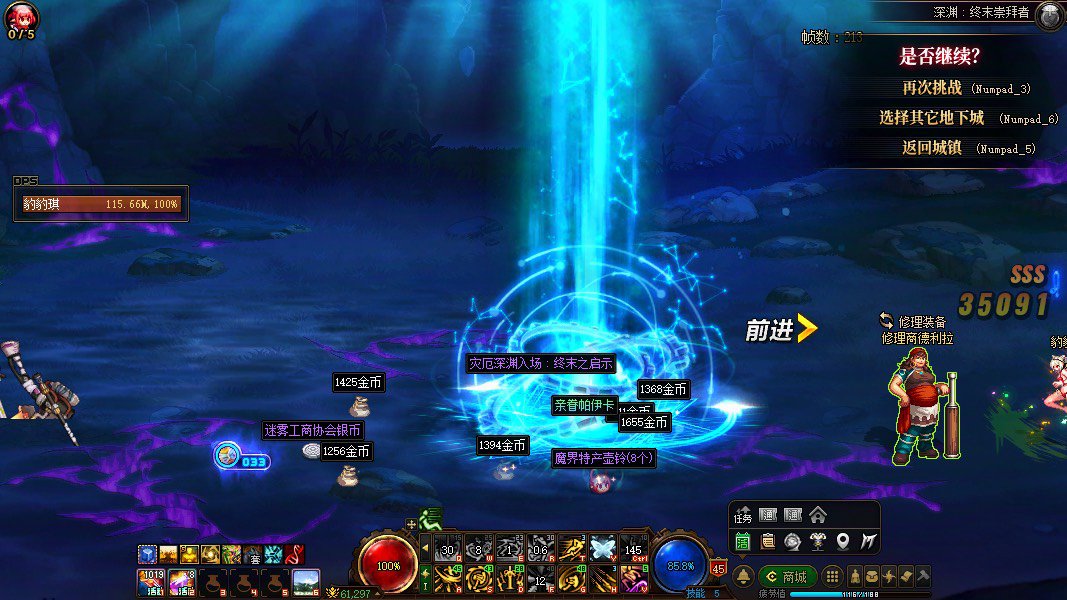This screenshot has width=1067, height=600.
Task: Click the golden bell notification button
Action: click(x=744, y=577)
